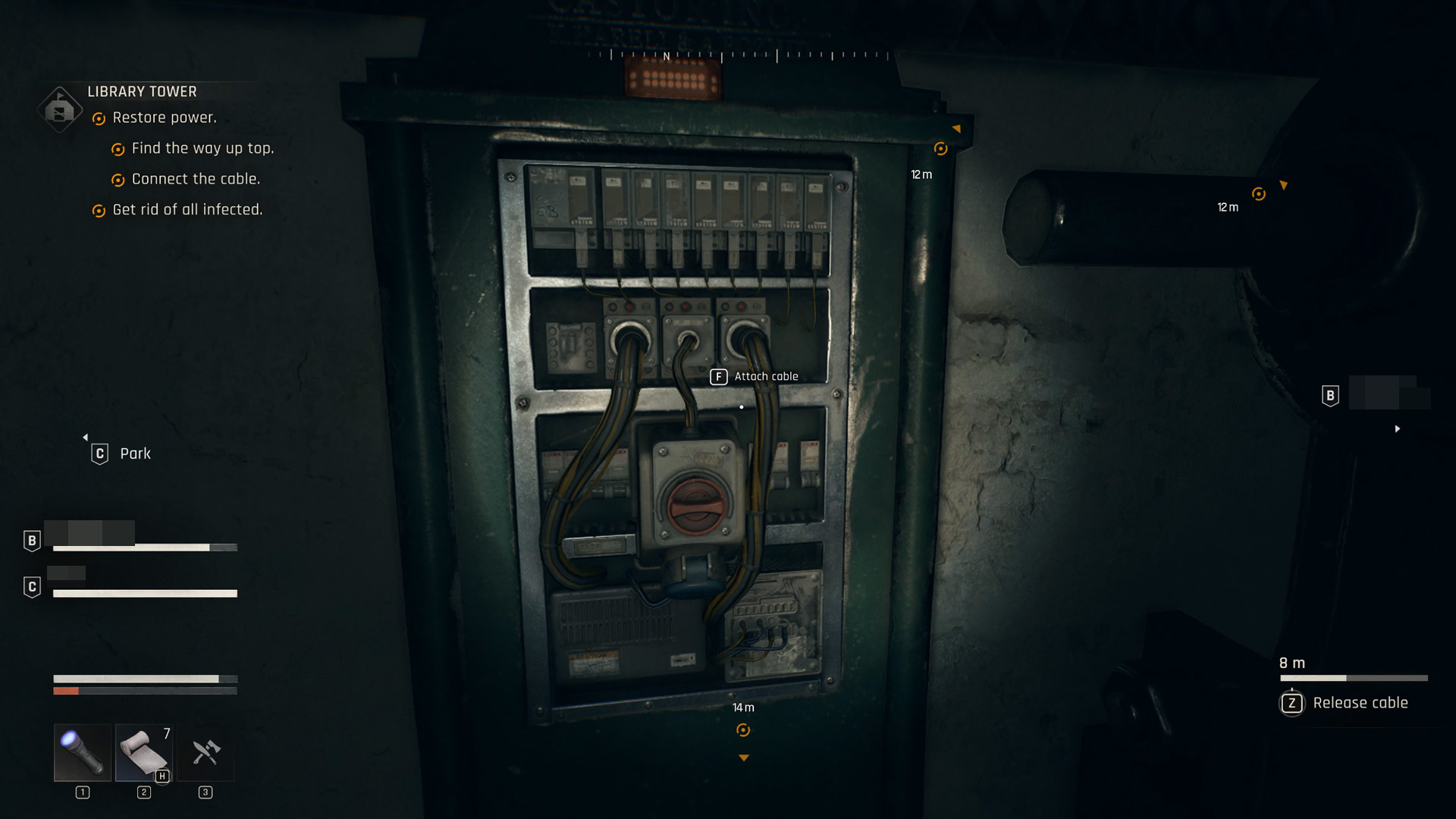This screenshot has height=819, width=1456.
Task: Click the Restore power objective marker icon
Action: click(97, 118)
